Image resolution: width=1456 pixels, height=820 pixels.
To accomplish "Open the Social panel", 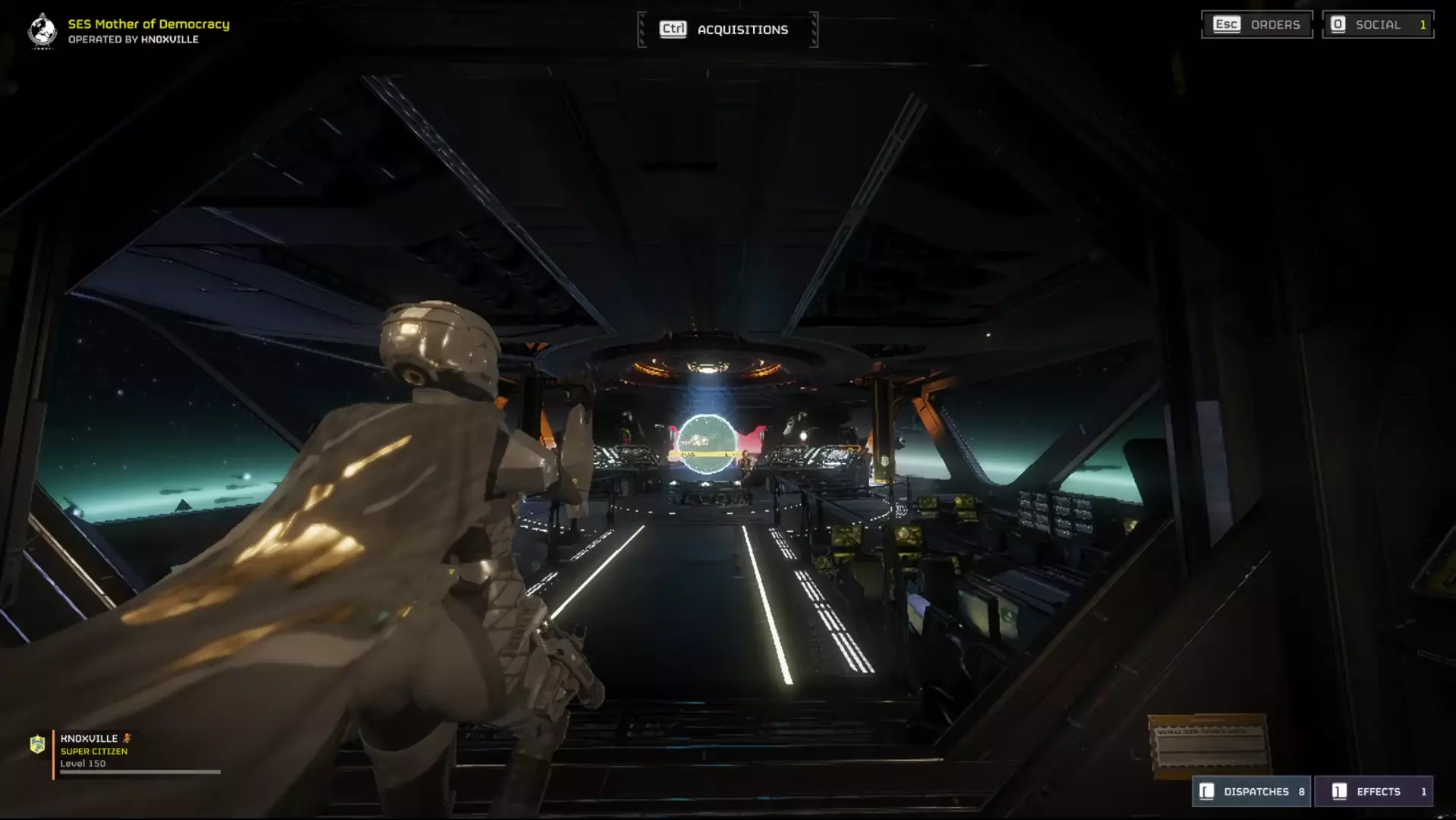I will tap(1377, 24).
